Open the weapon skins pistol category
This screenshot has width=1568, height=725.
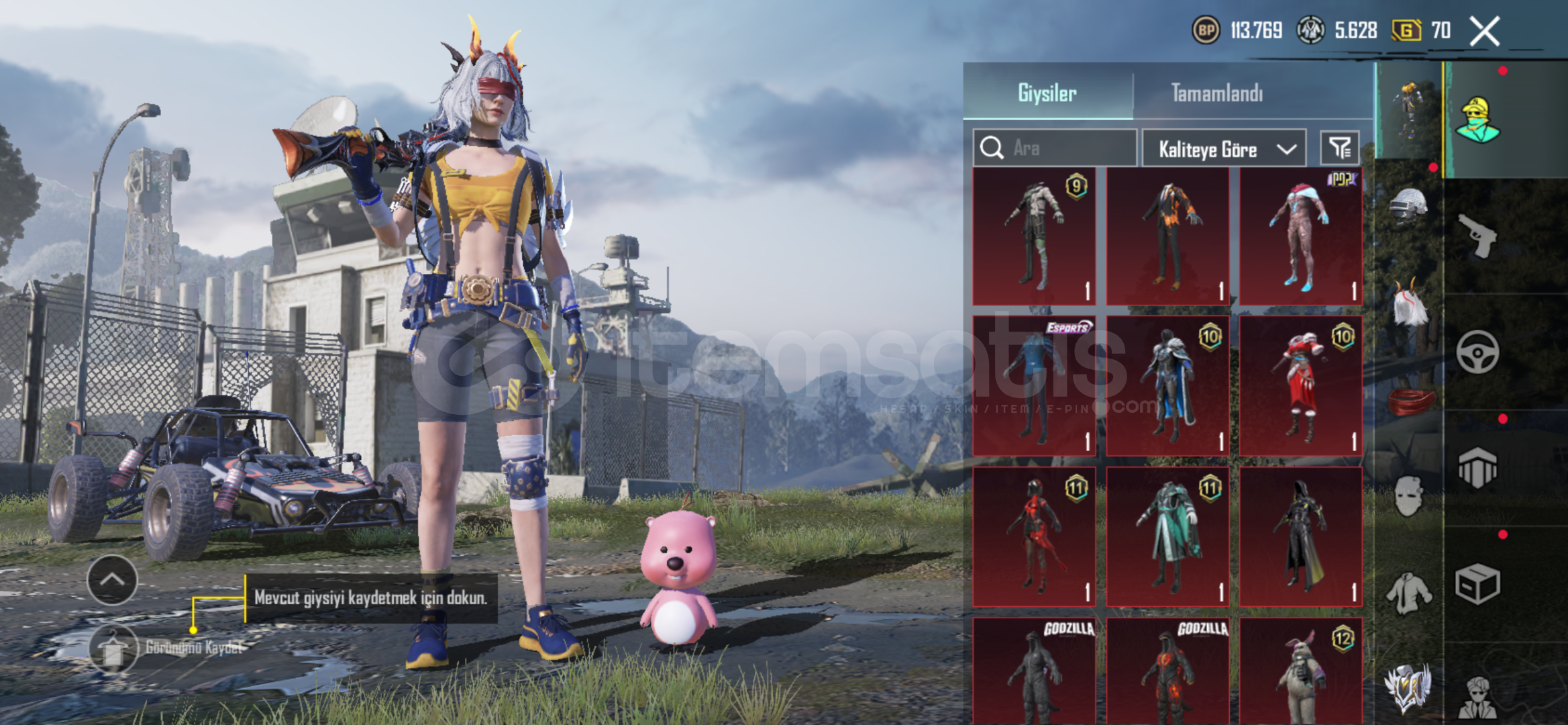point(1478,235)
